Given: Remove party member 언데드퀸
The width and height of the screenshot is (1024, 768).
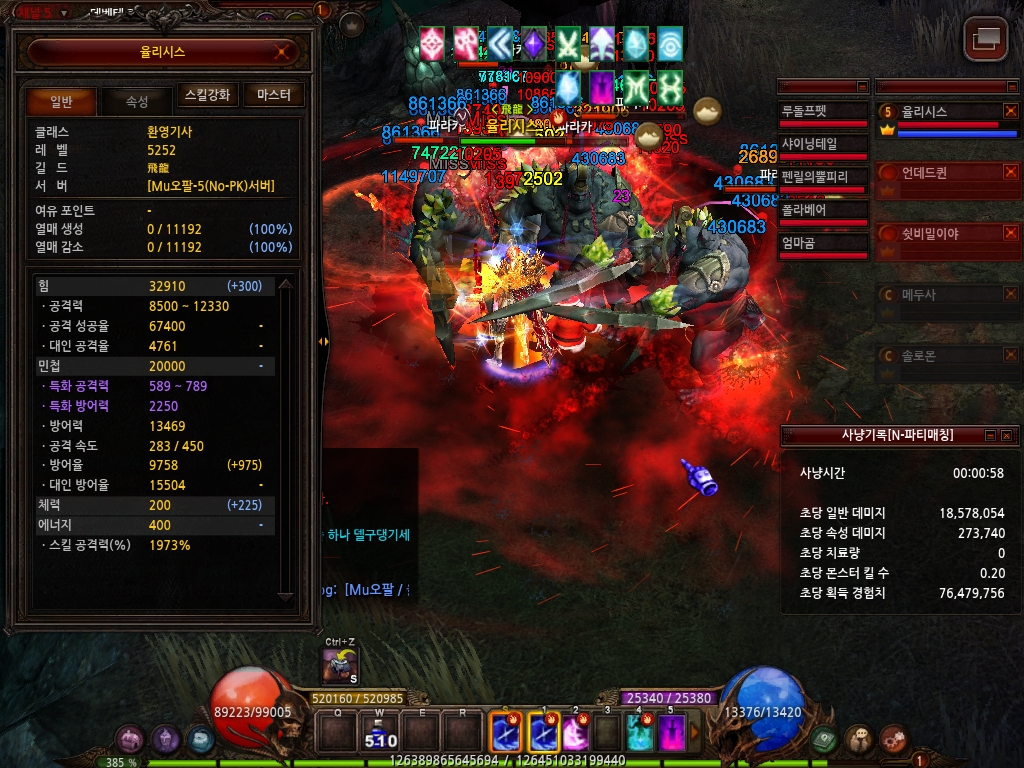Looking at the screenshot, I should pos(1010,172).
